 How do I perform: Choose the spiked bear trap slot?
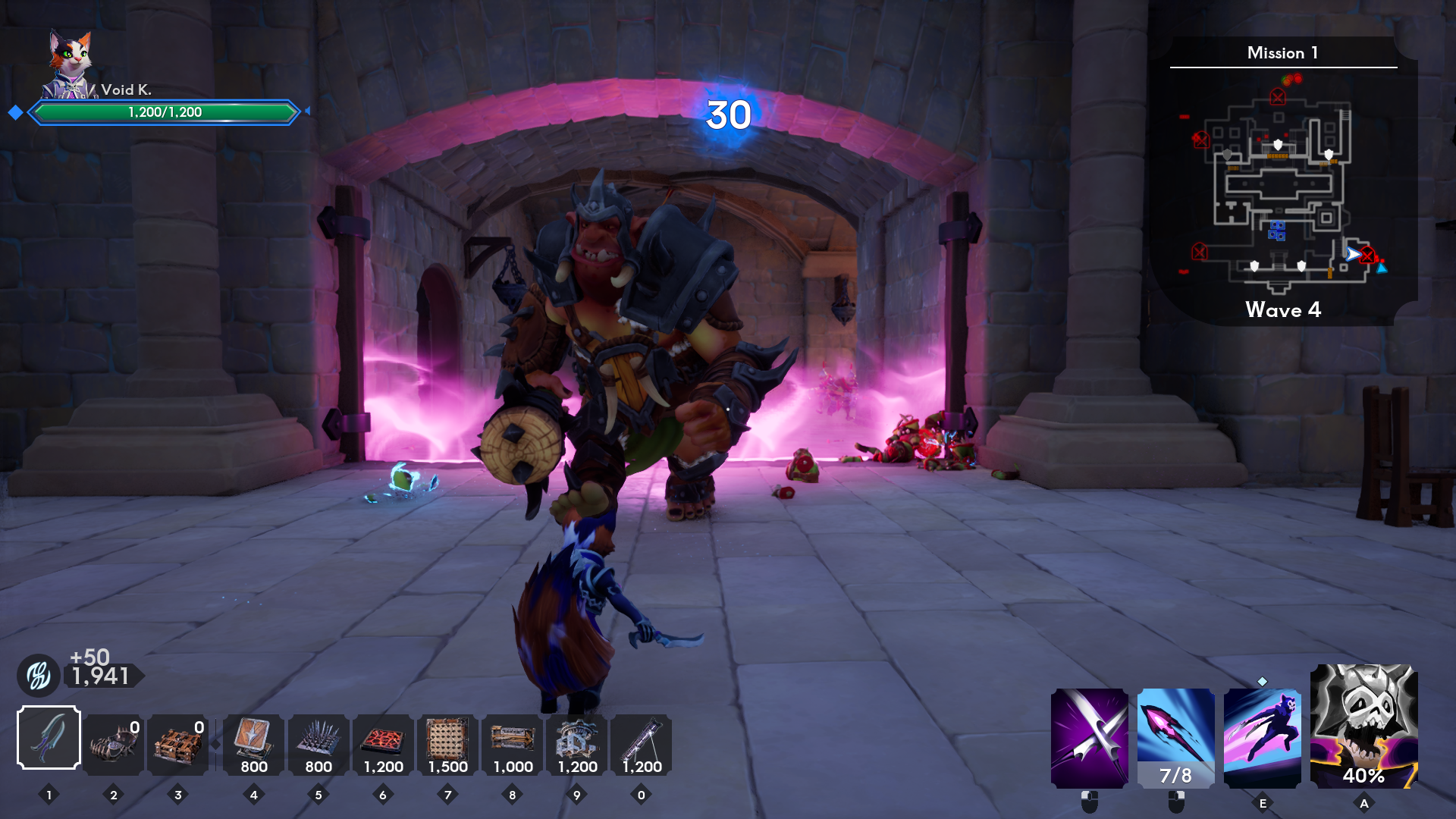pyautogui.click(x=114, y=744)
